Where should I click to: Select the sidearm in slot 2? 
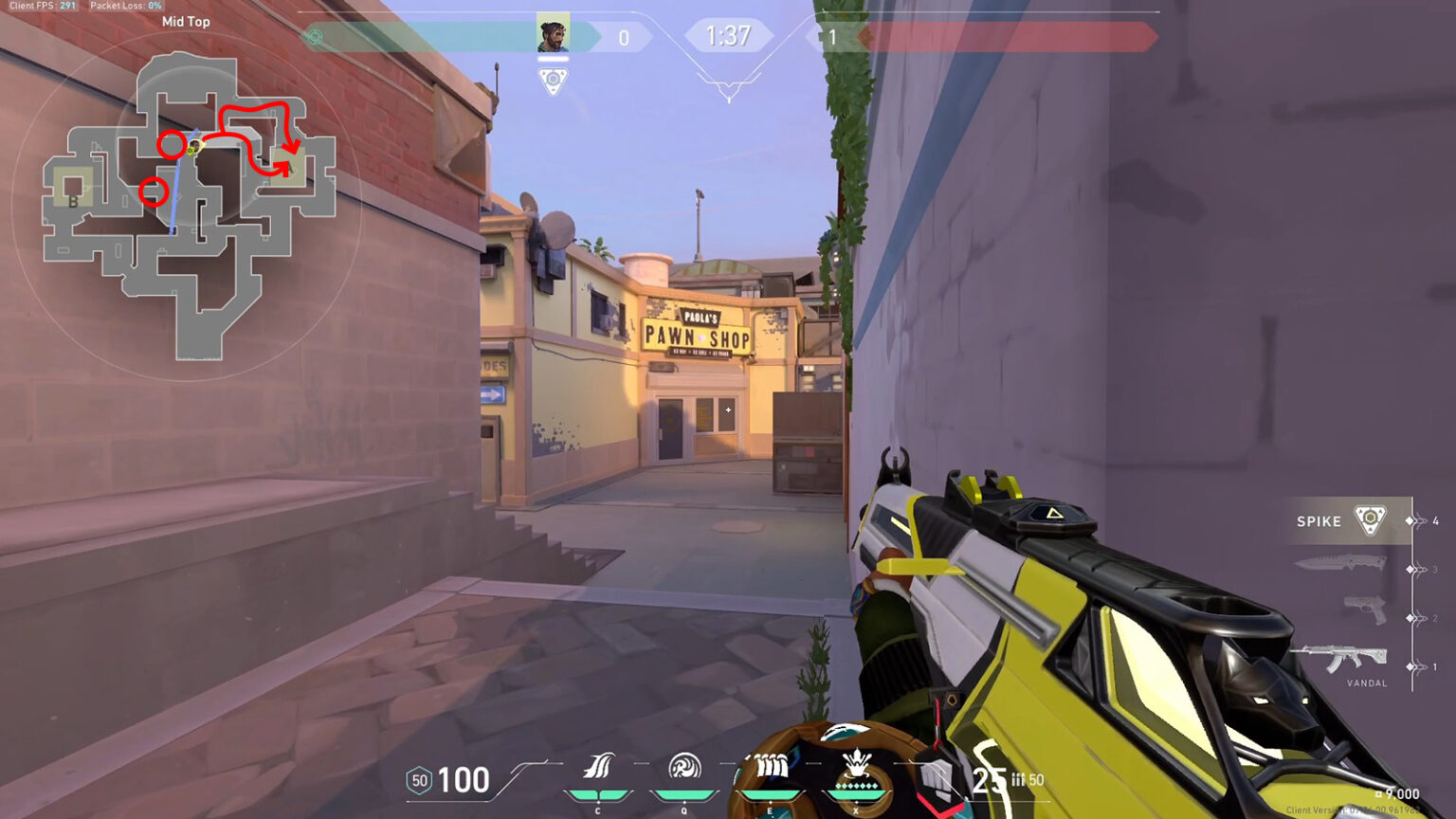[1363, 610]
